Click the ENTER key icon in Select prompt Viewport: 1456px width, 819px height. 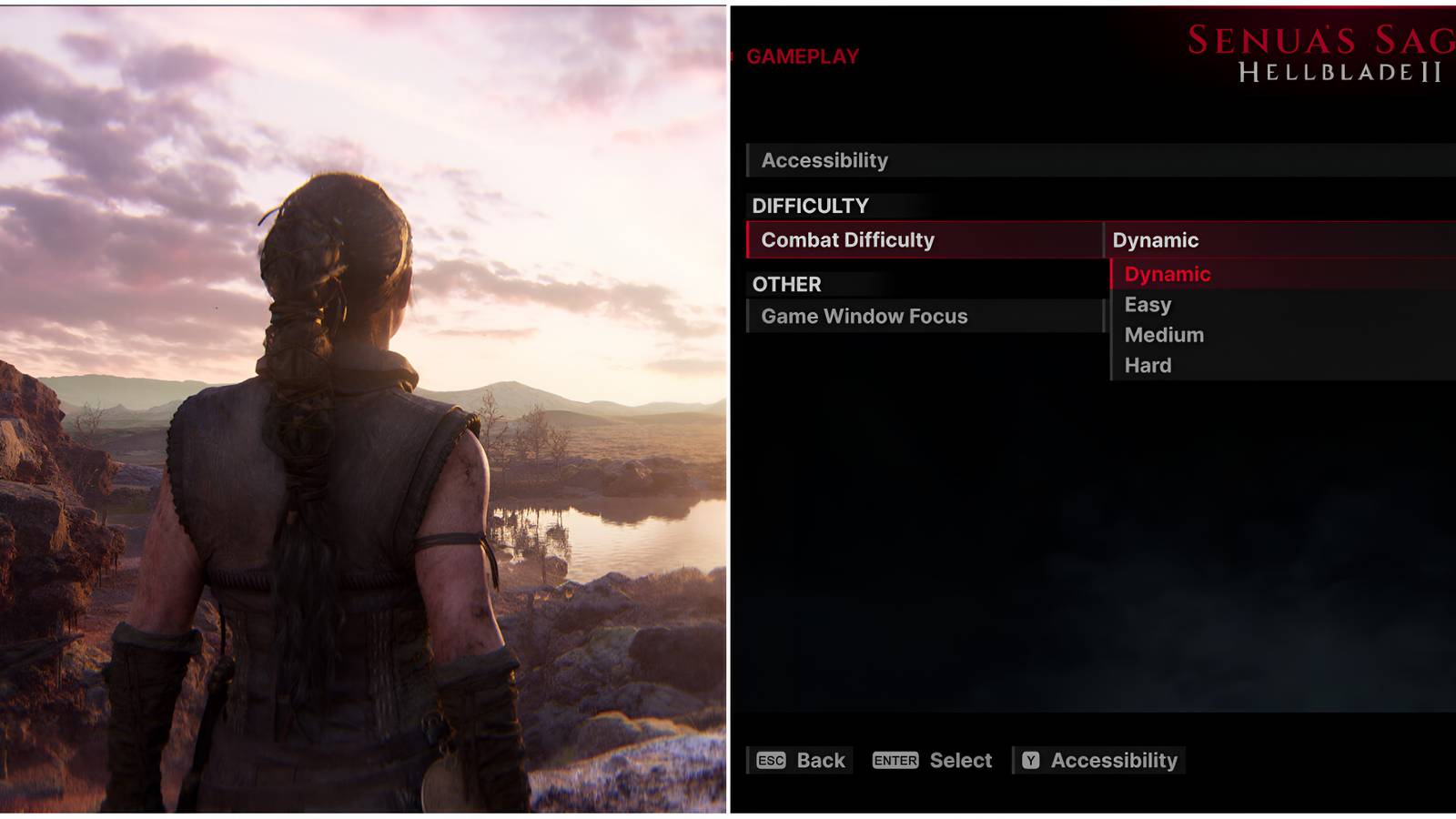(x=895, y=761)
